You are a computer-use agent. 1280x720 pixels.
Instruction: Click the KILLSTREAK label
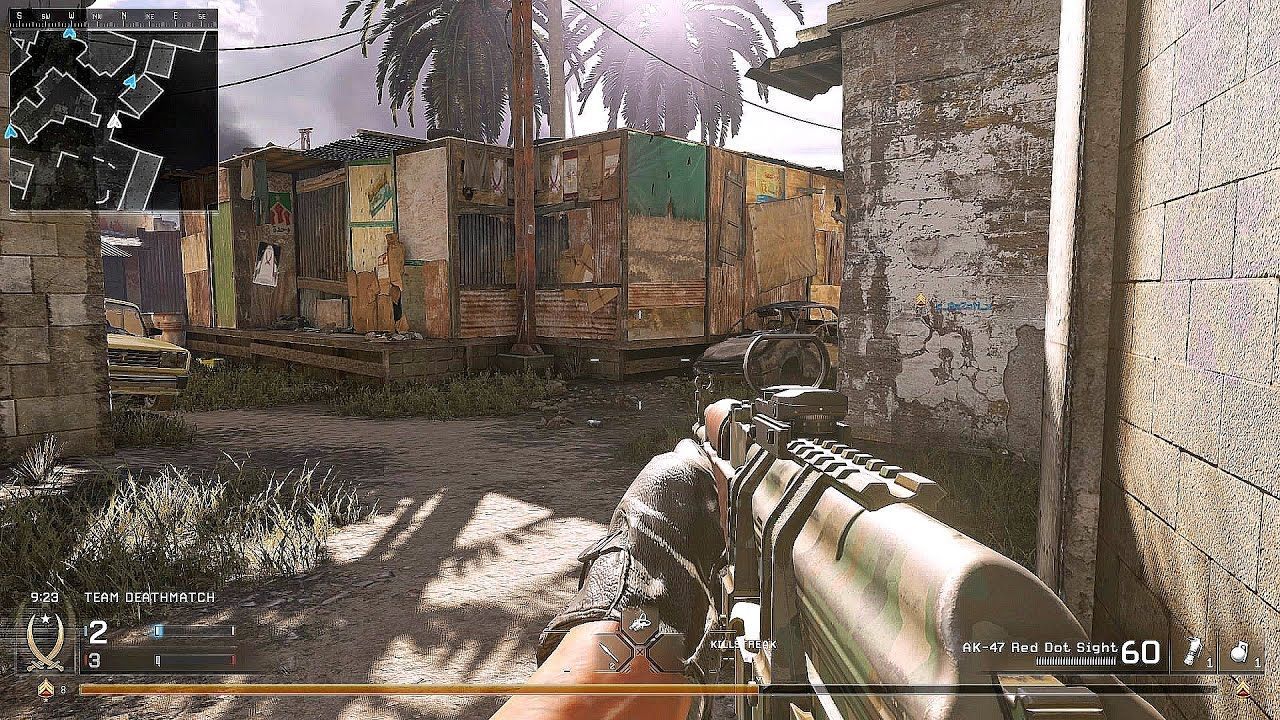point(742,645)
